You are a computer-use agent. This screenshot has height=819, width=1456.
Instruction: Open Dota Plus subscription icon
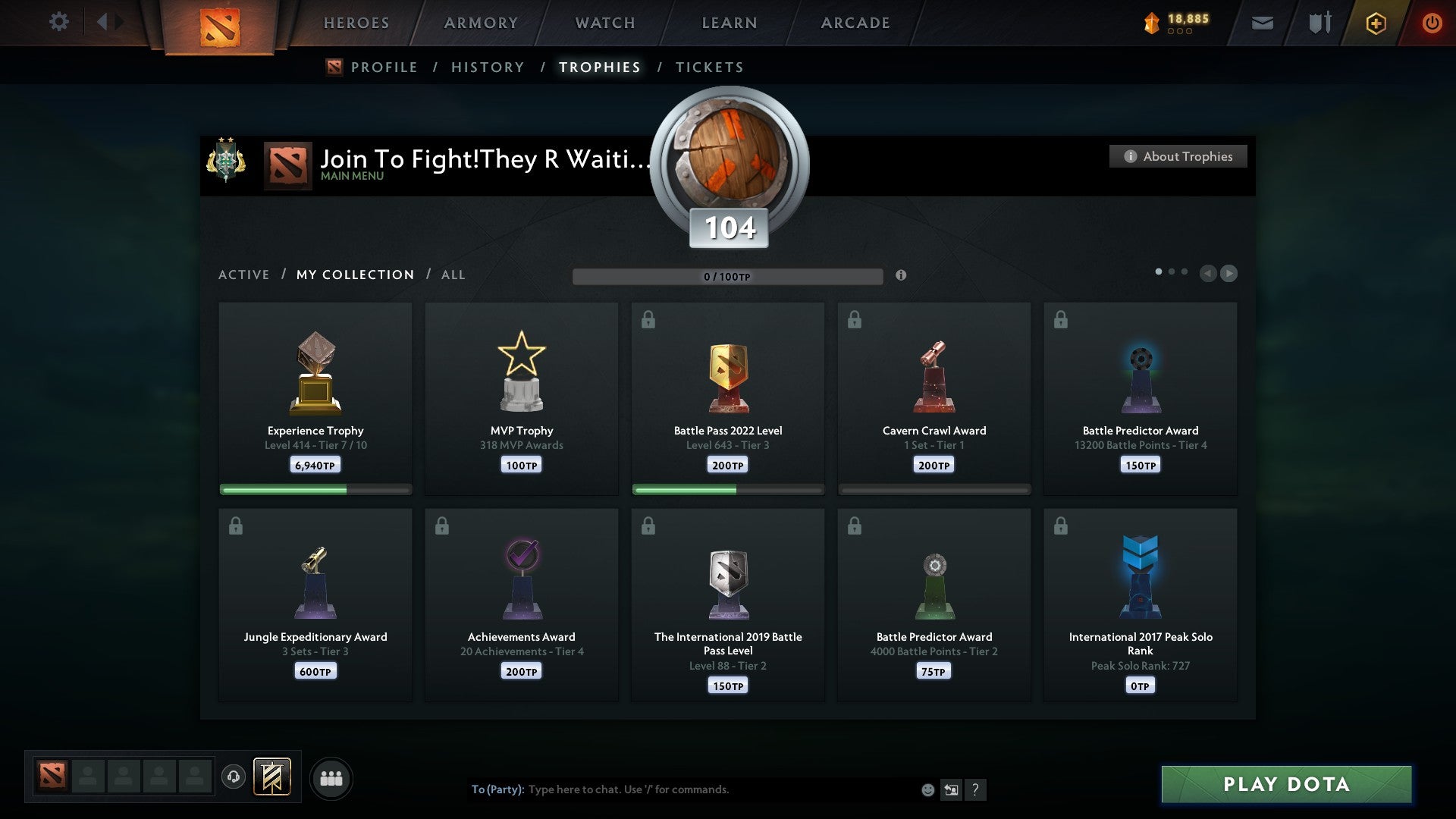(x=1376, y=23)
